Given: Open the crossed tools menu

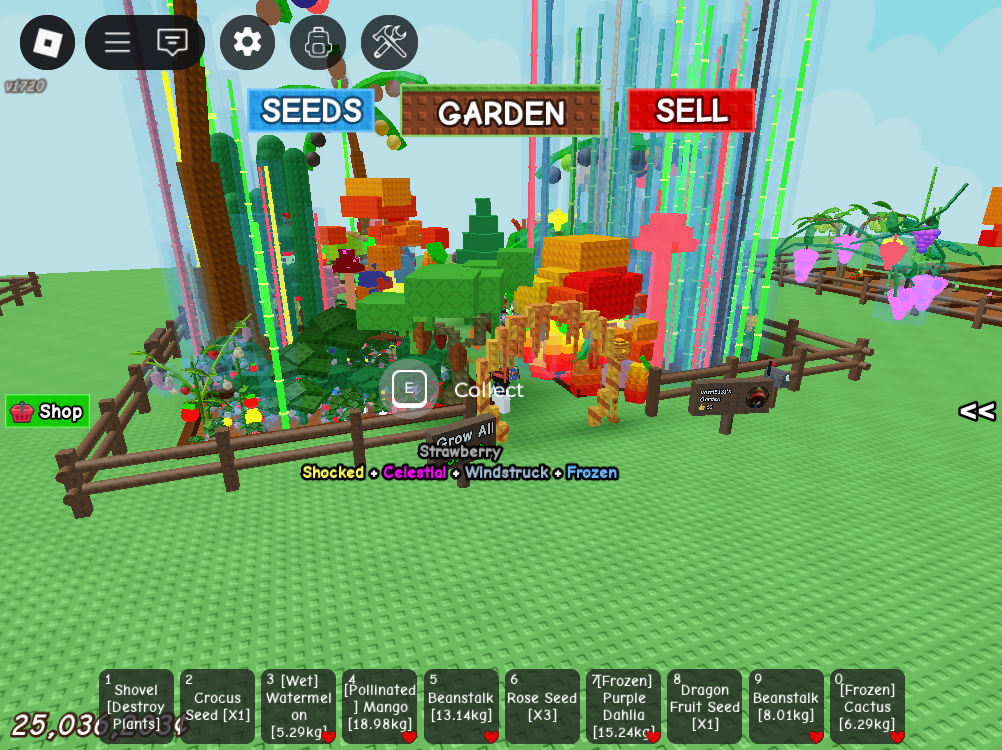Looking at the screenshot, I should click(389, 42).
